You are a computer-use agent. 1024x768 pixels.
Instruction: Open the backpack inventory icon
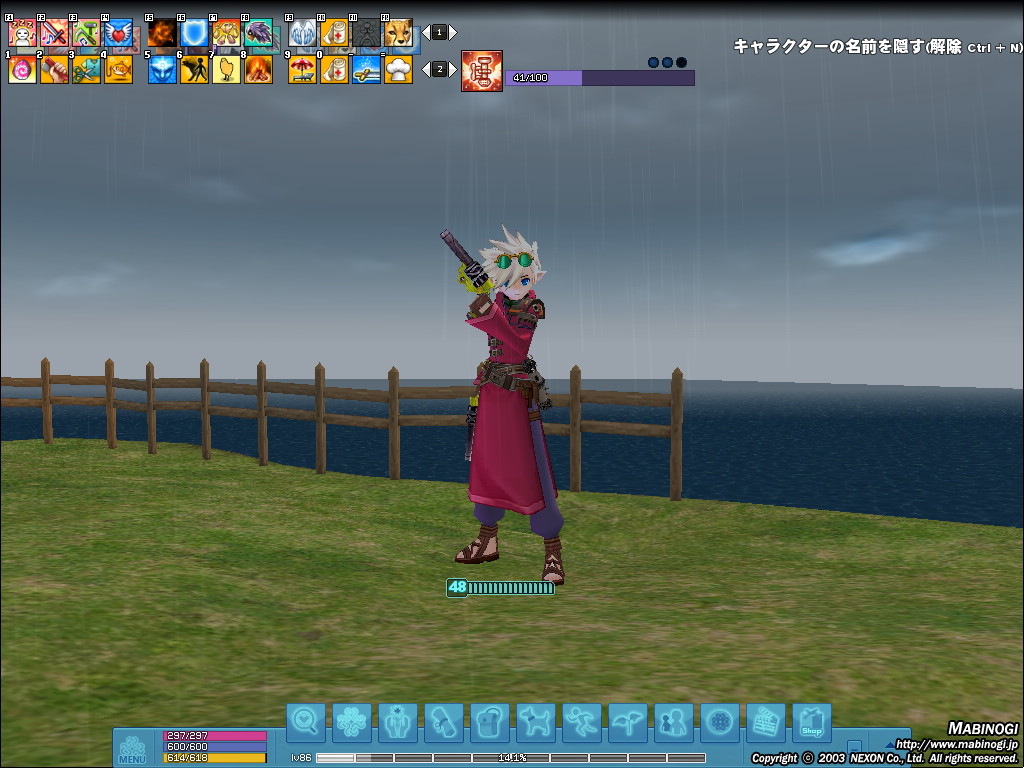(489, 722)
